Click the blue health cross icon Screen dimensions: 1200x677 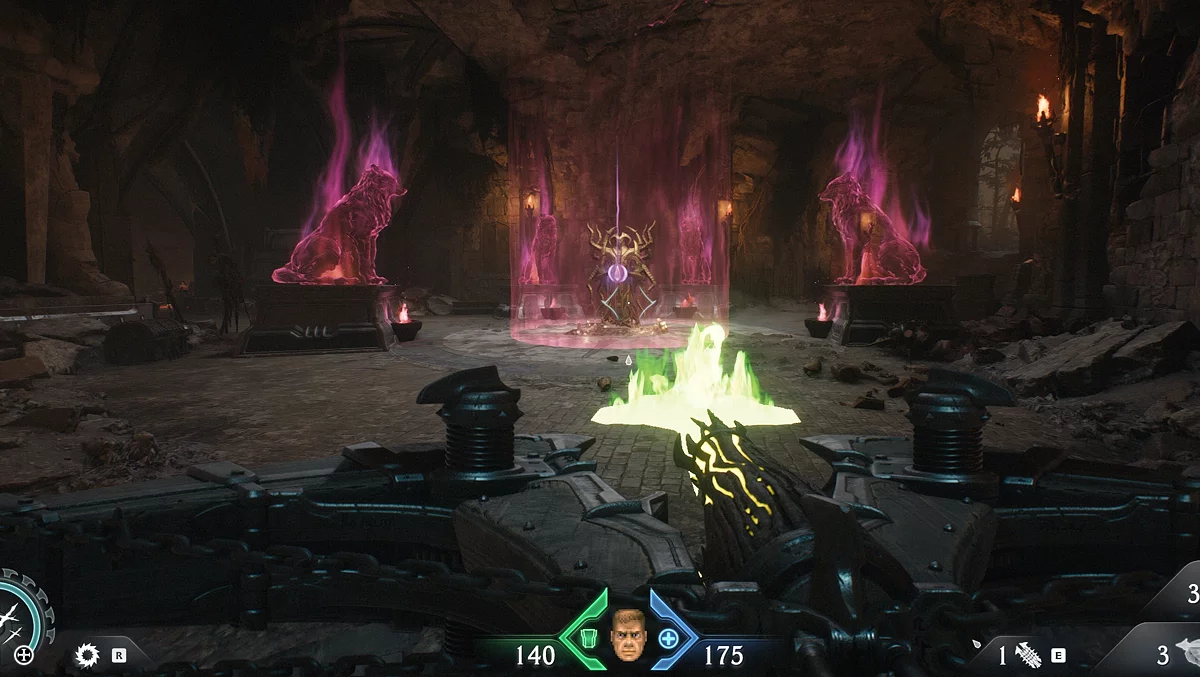(667, 637)
